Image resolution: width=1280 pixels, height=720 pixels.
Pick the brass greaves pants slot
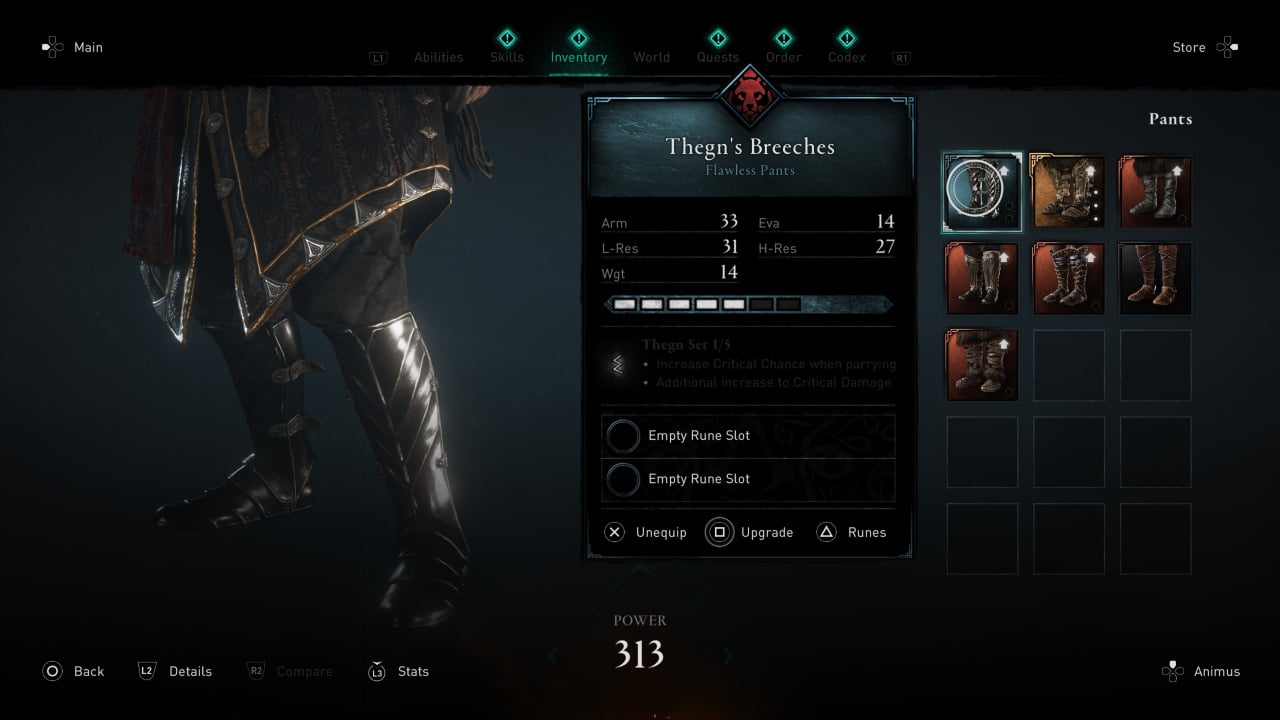982,279
